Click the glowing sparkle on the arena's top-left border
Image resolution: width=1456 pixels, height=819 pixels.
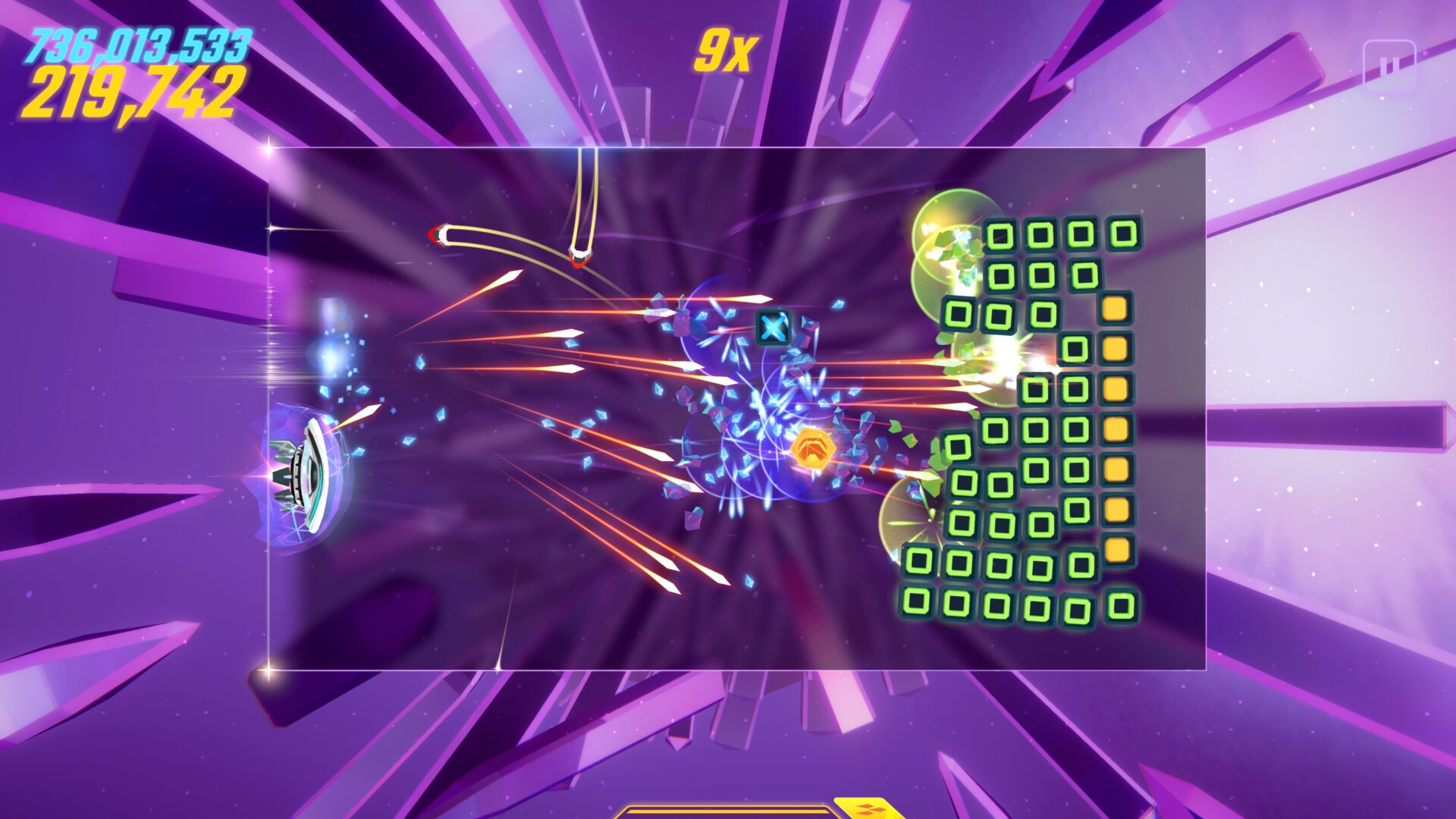coord(269,146)
